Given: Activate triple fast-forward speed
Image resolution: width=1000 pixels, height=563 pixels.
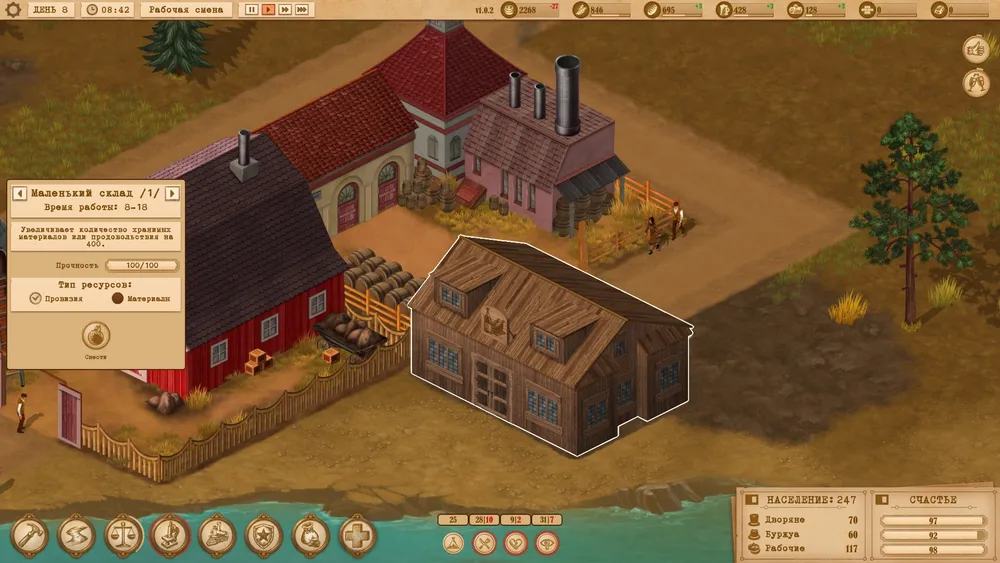Looking at the screenshot, I should click(x=302, y=10).
